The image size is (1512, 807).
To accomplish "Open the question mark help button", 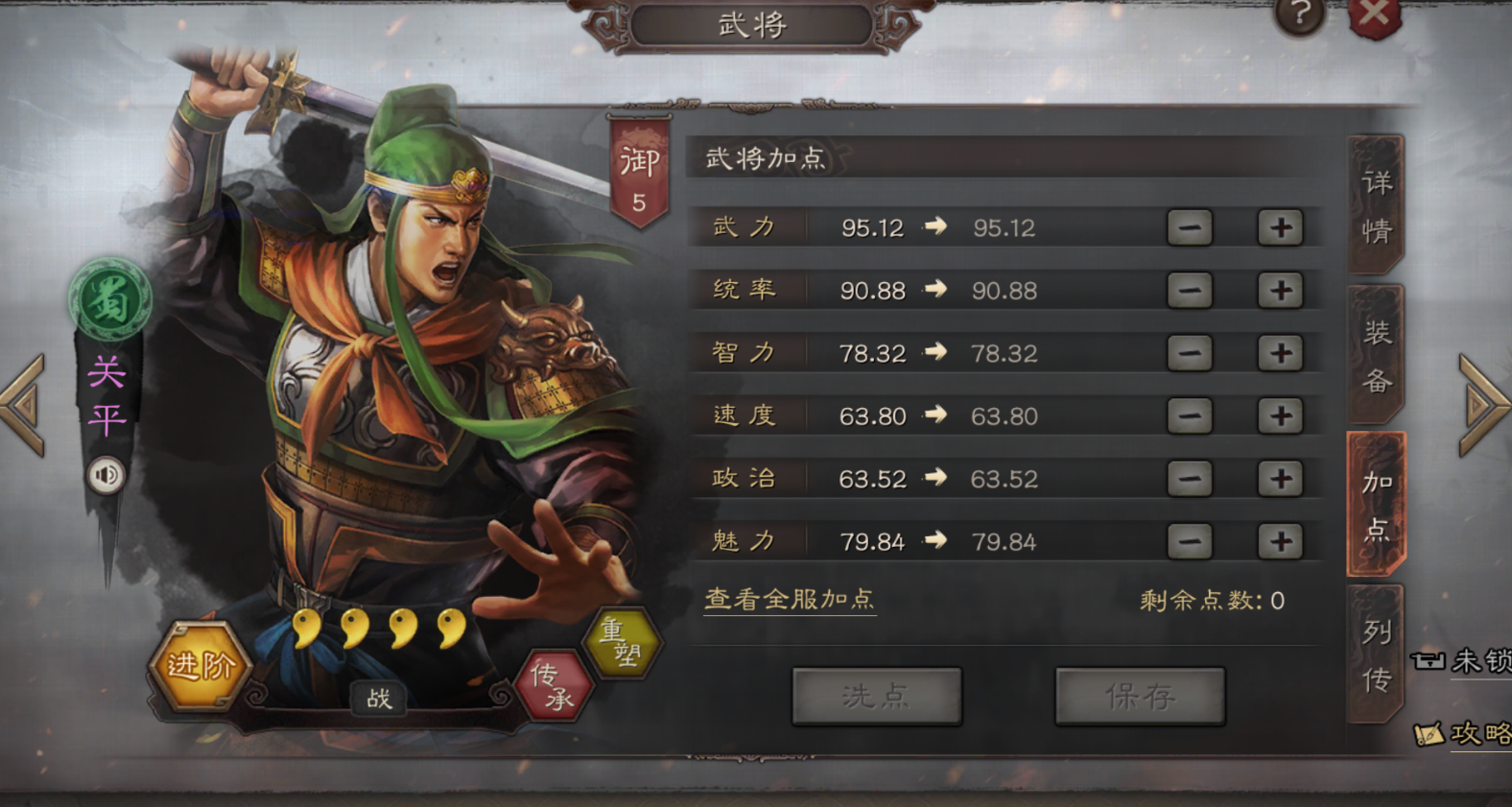I will coord(1300,14).
